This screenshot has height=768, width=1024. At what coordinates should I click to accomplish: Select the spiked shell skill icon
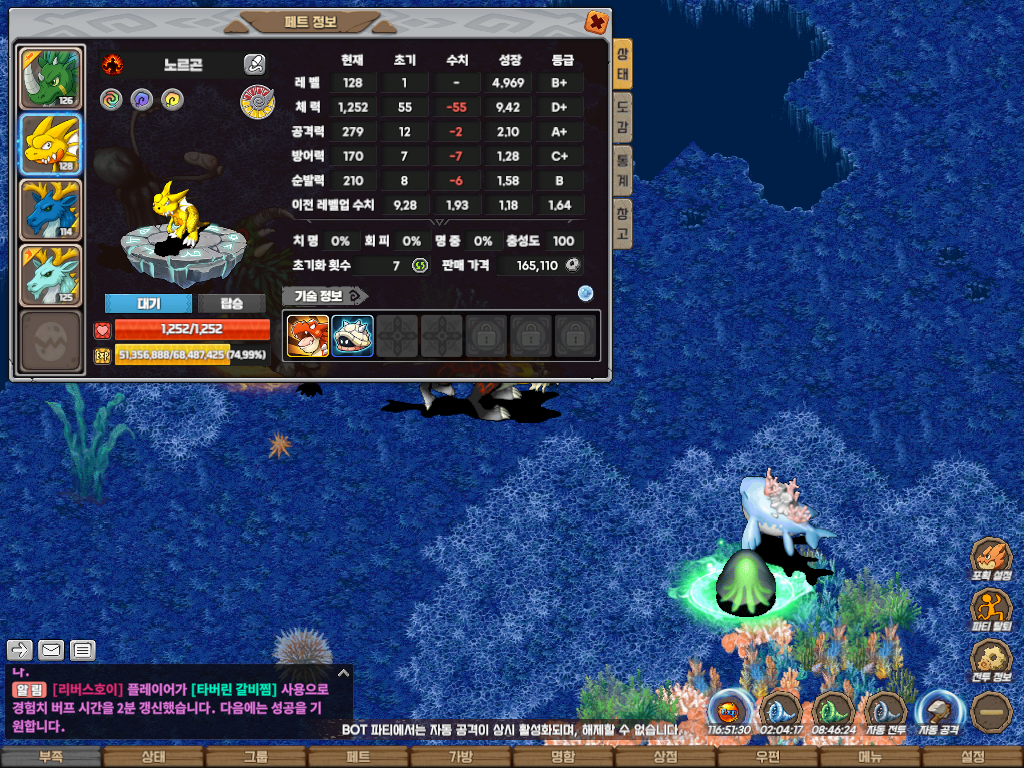coord(352,336)
